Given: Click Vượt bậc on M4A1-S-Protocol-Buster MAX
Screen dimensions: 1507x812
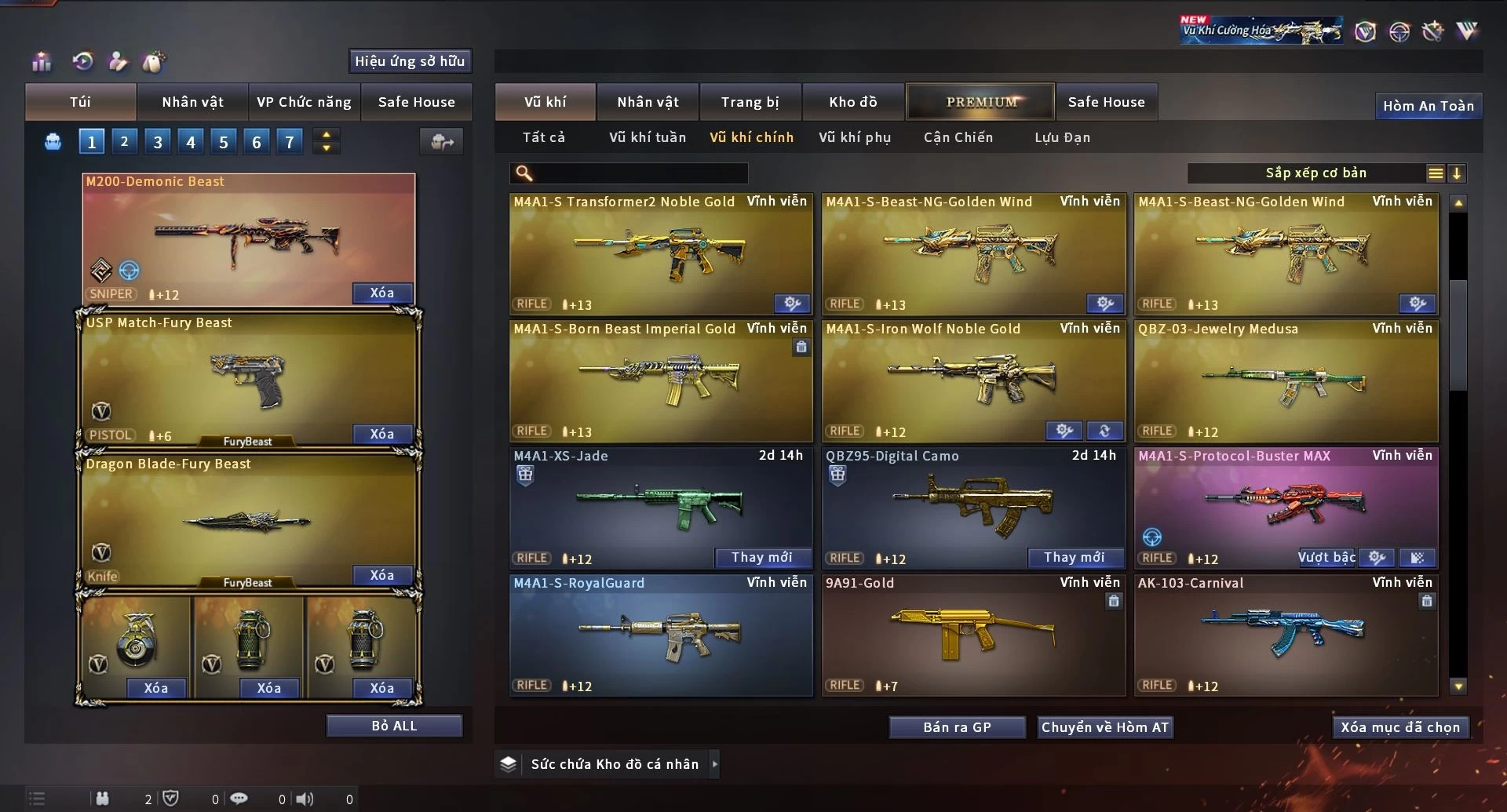Looking at the screenshot, I should click(1326, 557).
